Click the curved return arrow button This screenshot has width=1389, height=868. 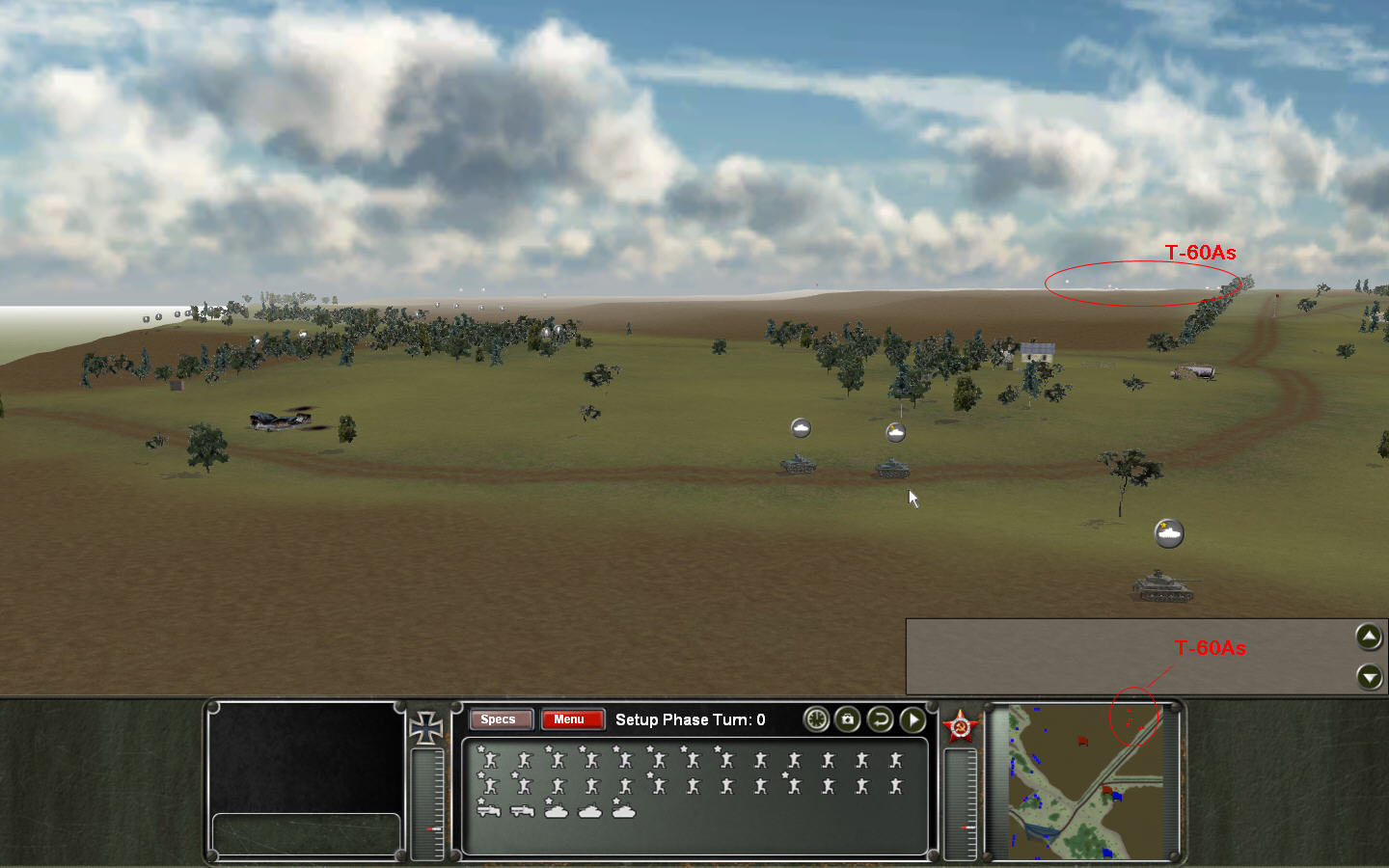pos(880,719)
